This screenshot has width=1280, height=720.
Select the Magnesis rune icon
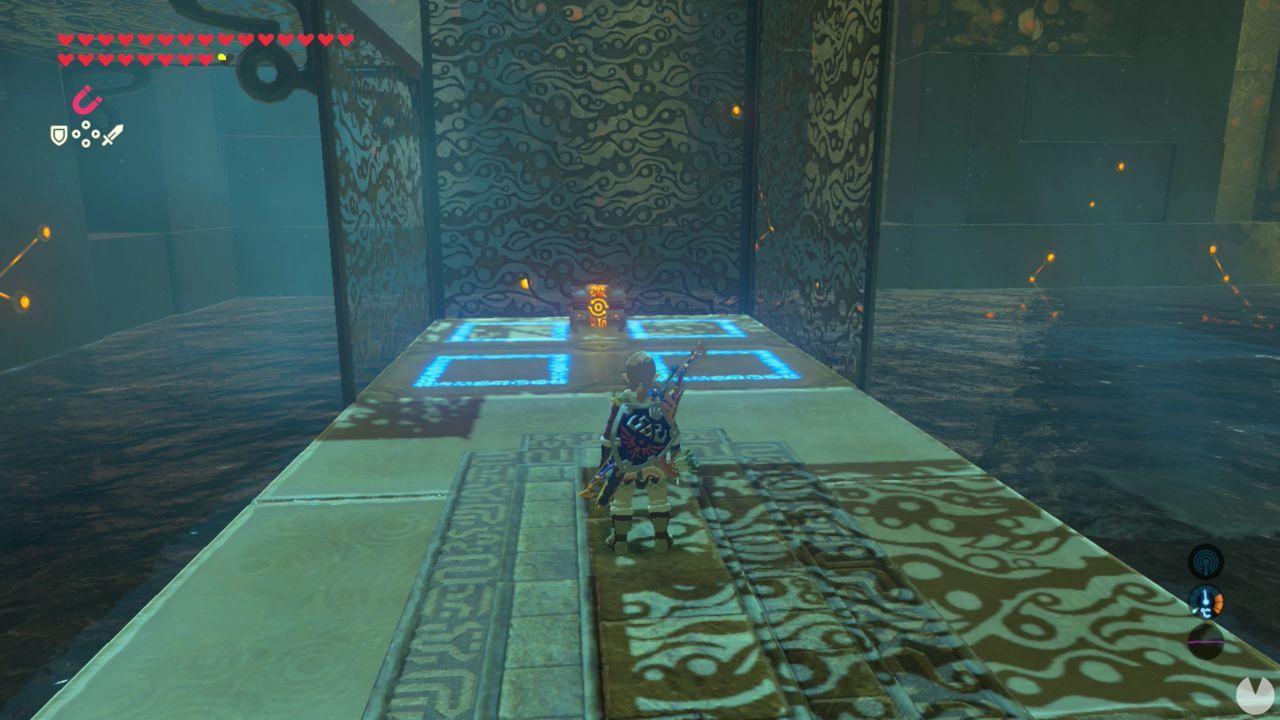coord(87,100)
